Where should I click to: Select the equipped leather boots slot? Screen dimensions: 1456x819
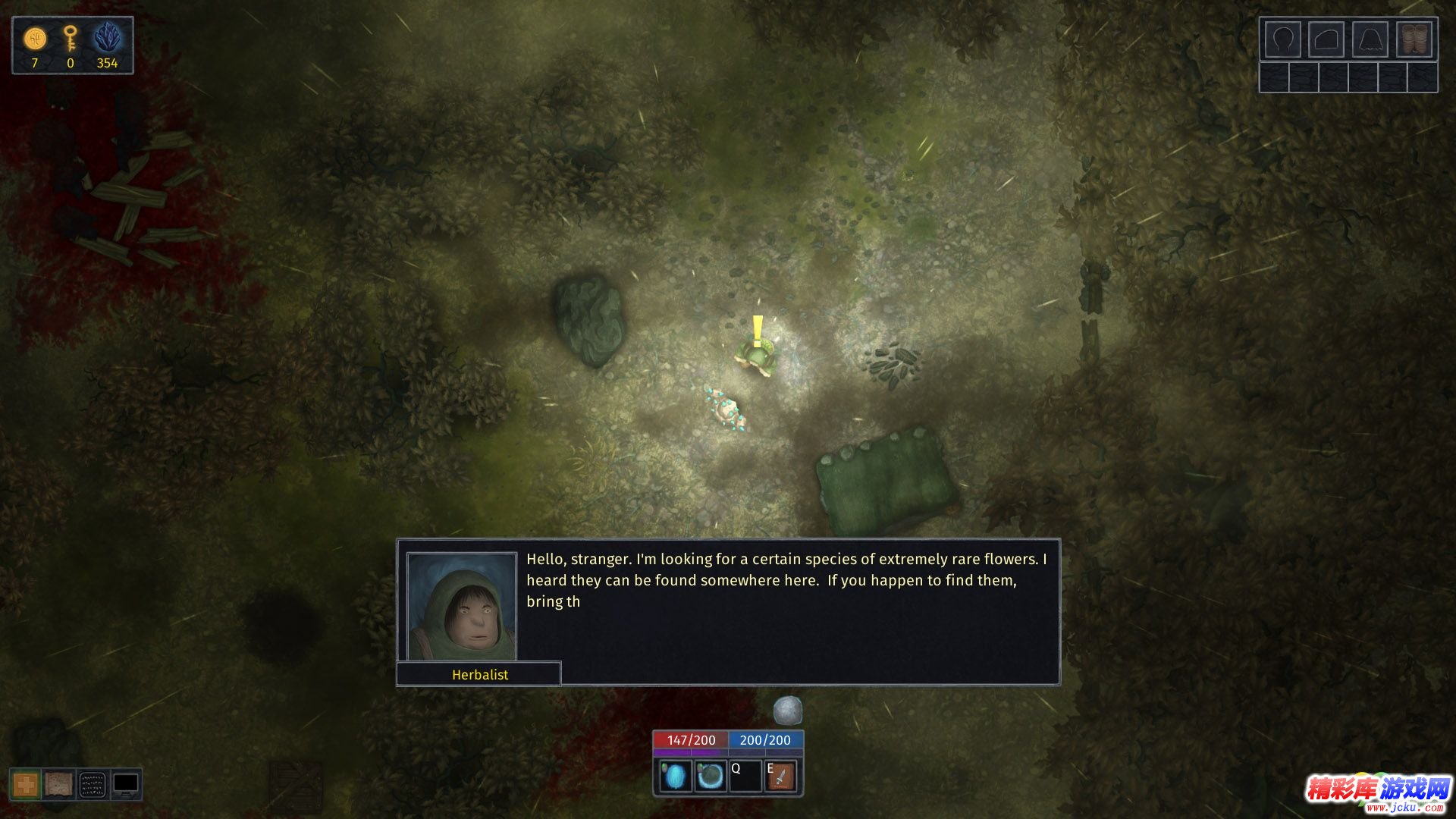[1415, 39]
